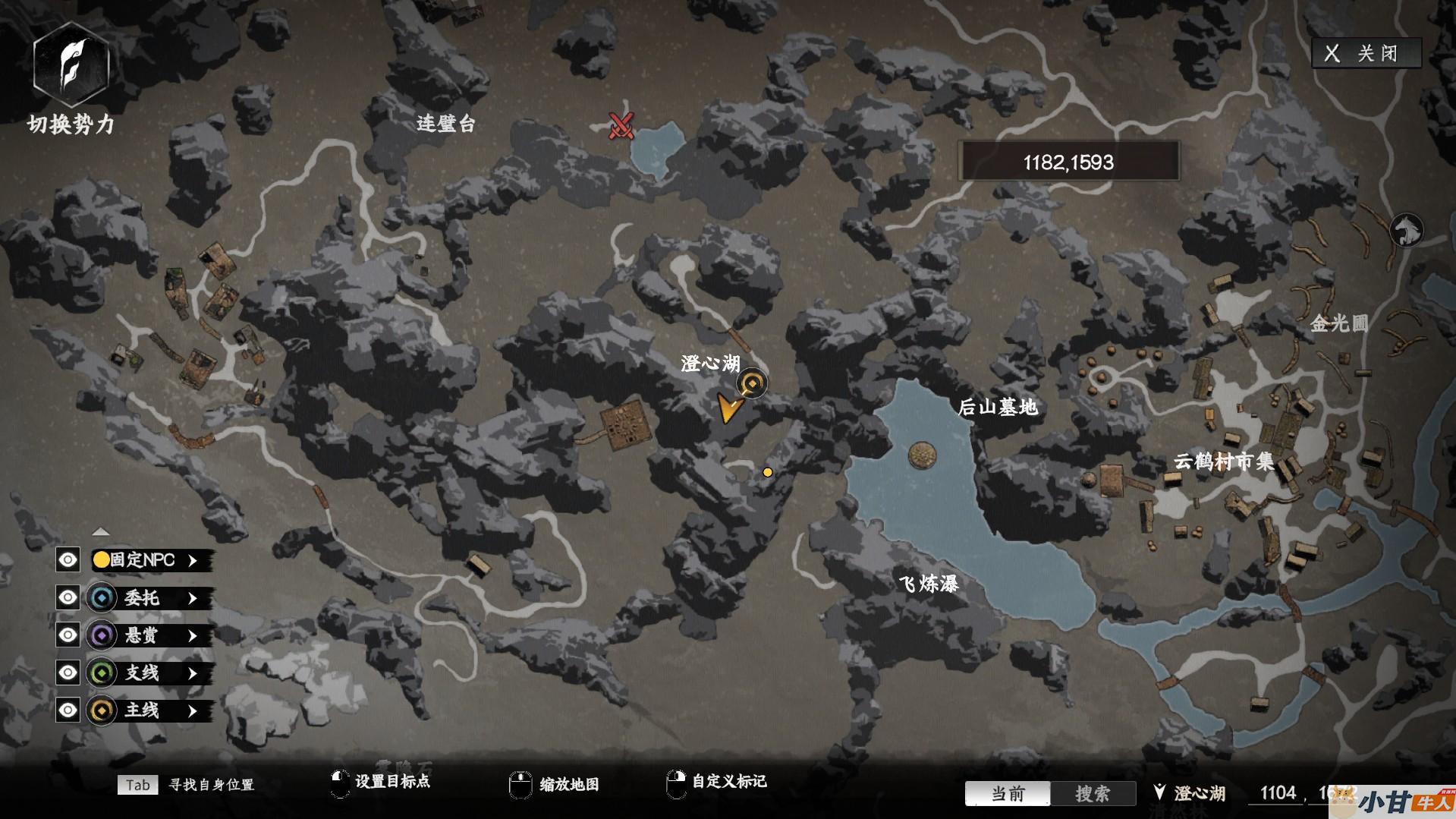Expand the 支线 side quest list
The image size is (1456, 819).
[x=193, y=673]
